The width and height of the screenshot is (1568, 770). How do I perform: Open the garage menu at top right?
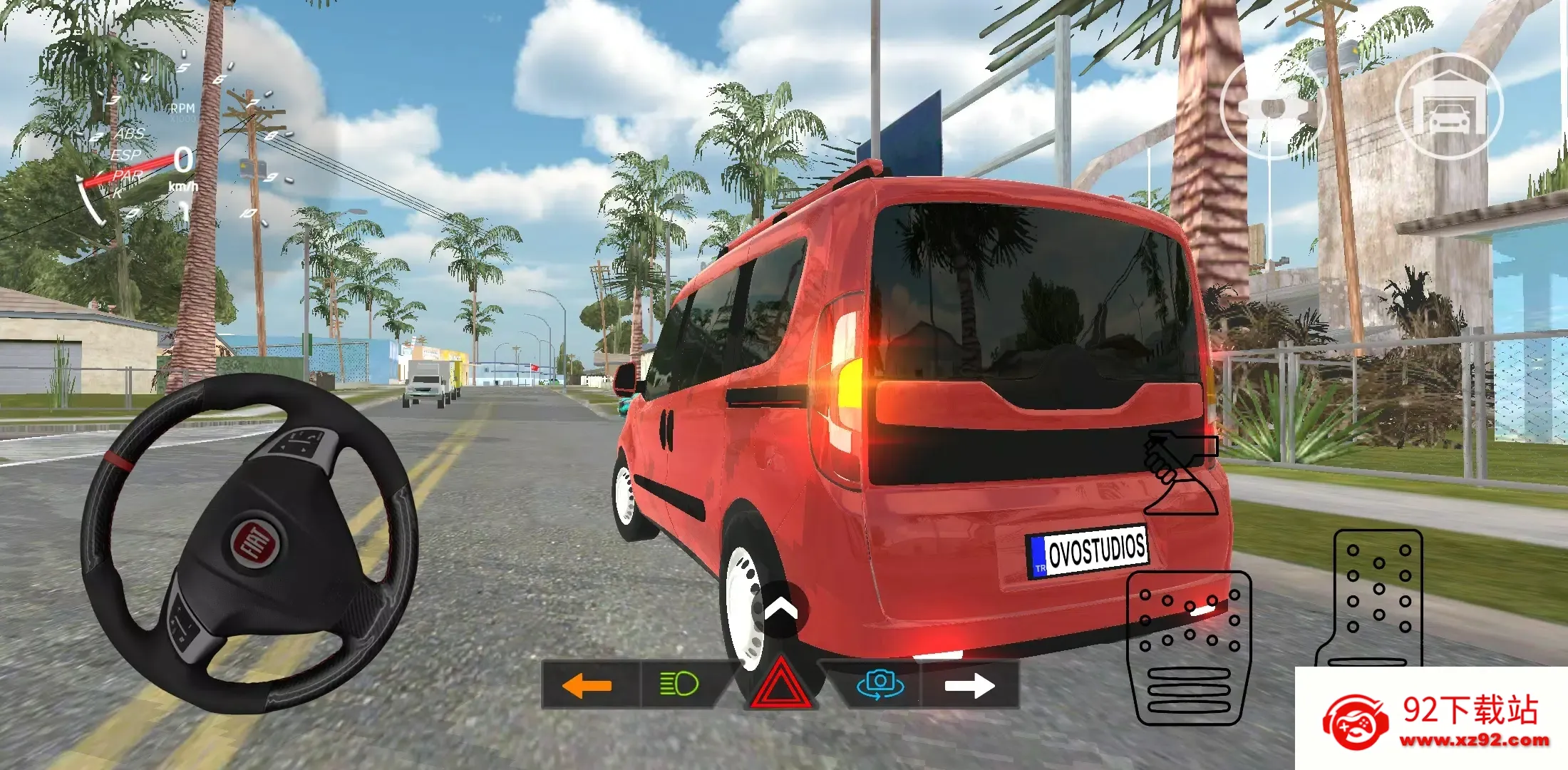coord(1451,107)
